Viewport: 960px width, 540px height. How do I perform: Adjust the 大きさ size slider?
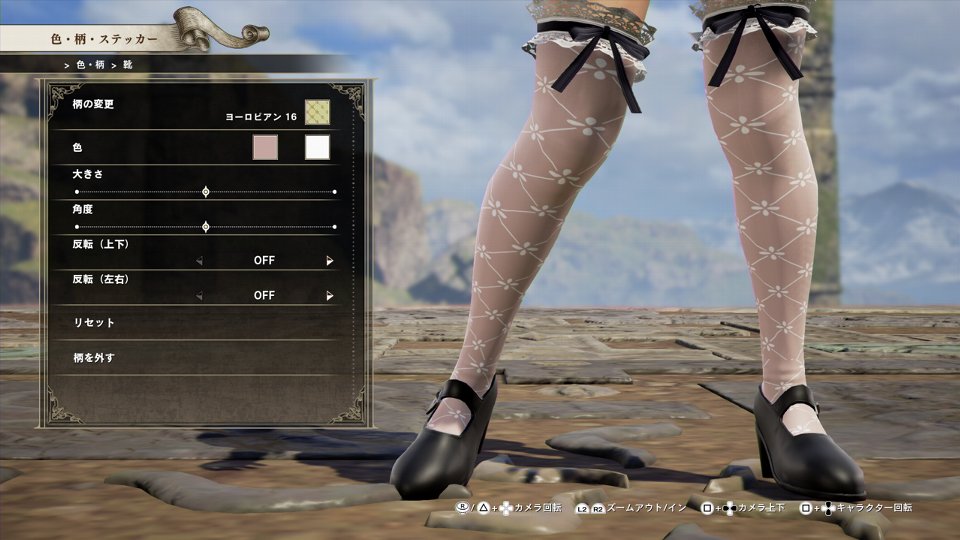[206, 191]
